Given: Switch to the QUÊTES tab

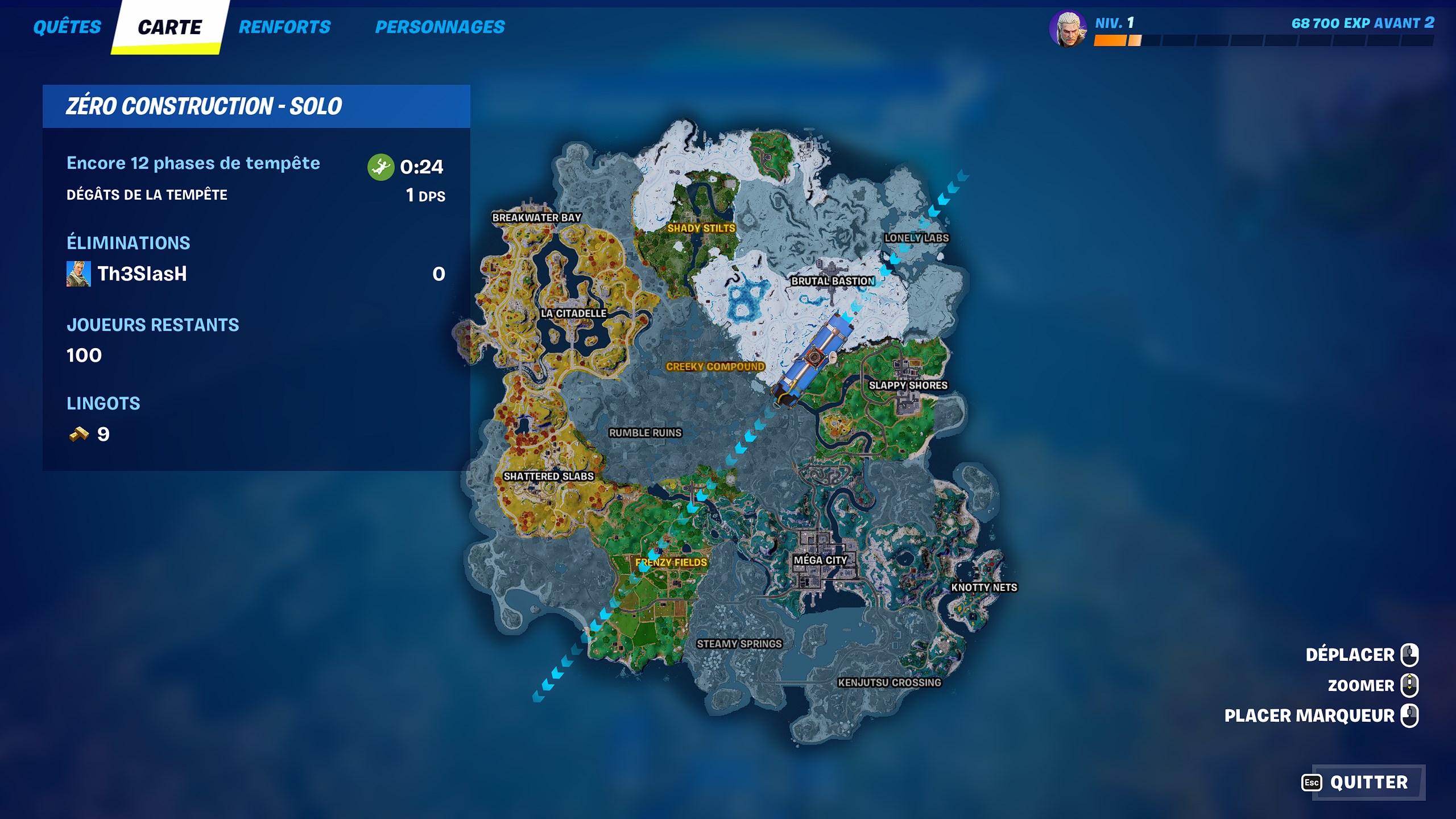Looking at the screenshot, I should coord(67,26).
